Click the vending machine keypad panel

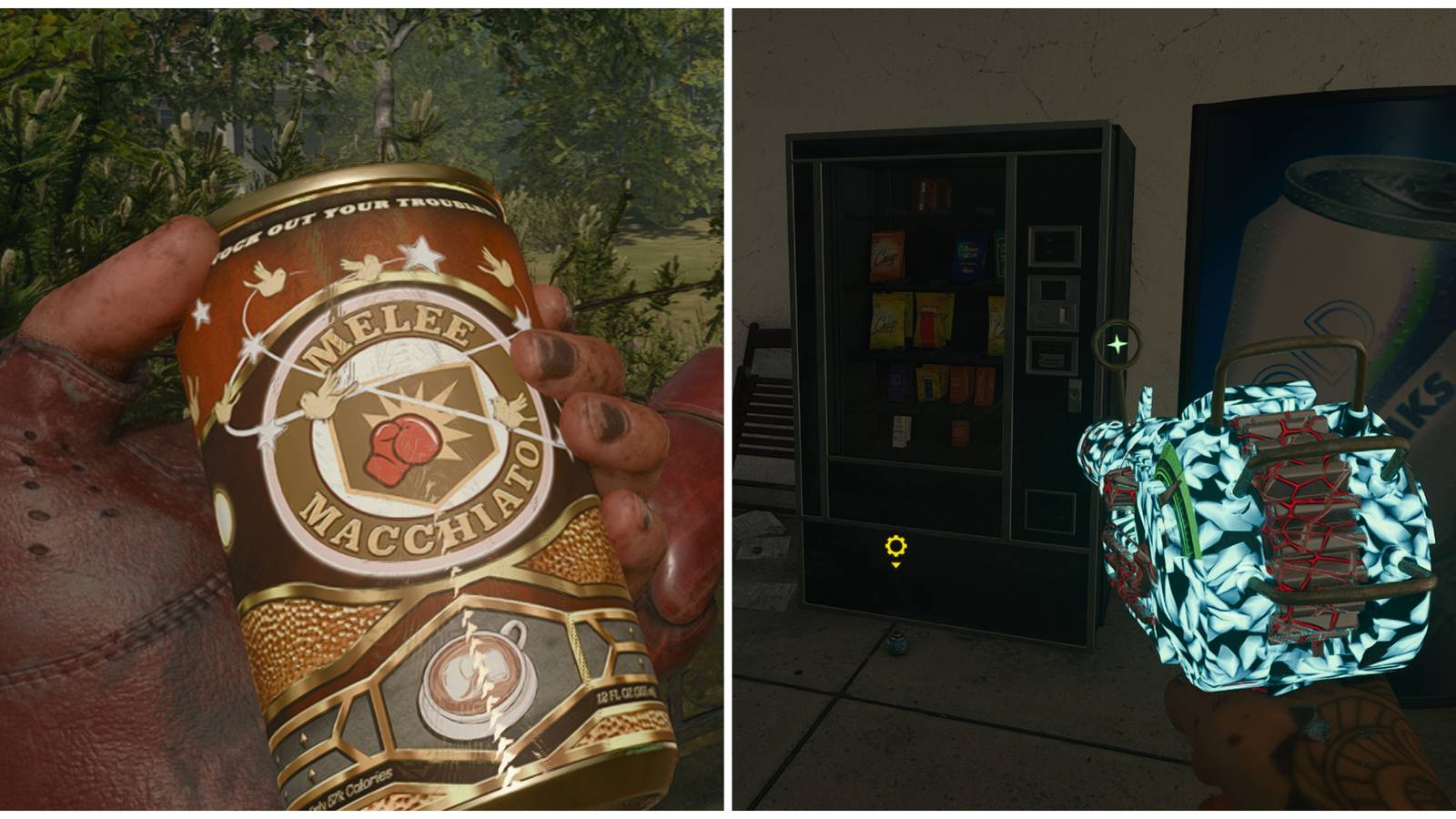(x=1051, y=288)
